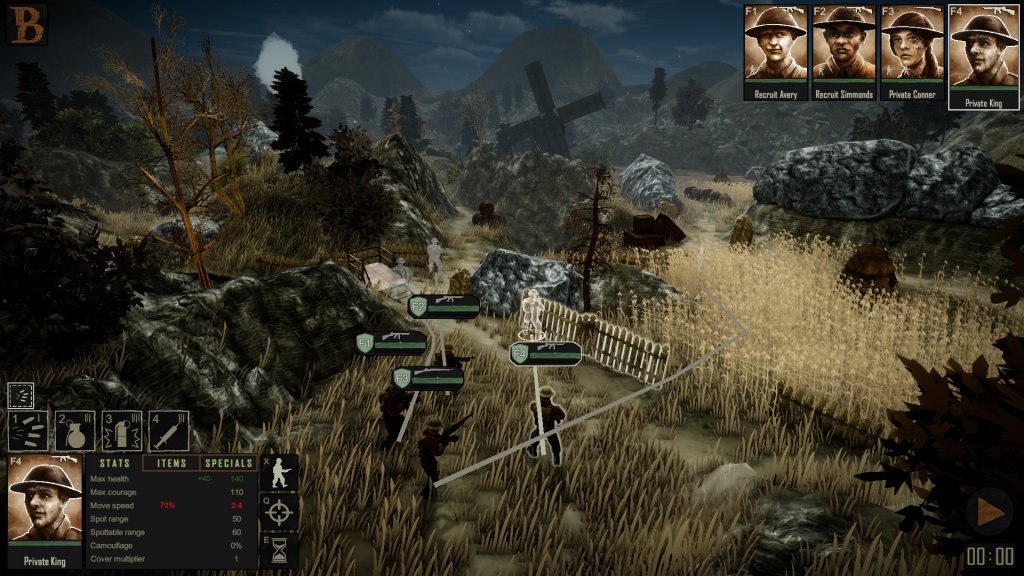Activate the crosshair aim button

point(279,512)
